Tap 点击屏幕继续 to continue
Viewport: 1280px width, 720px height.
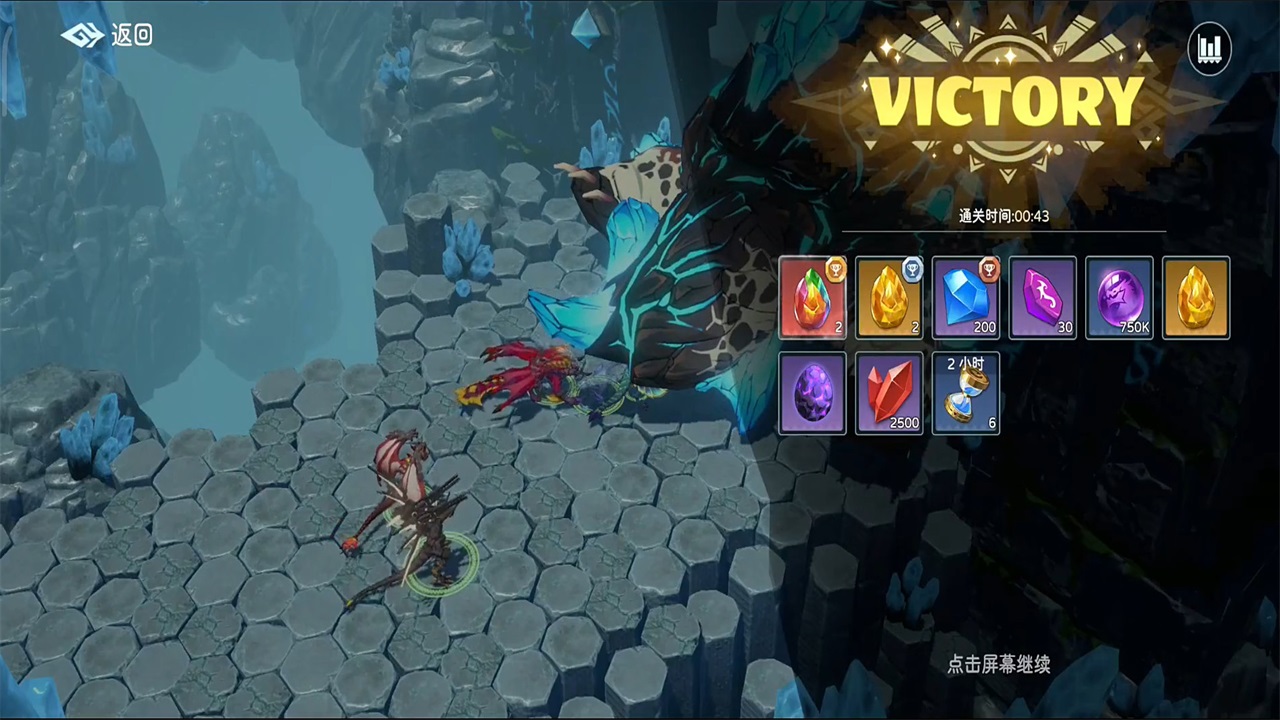(998, 664)
